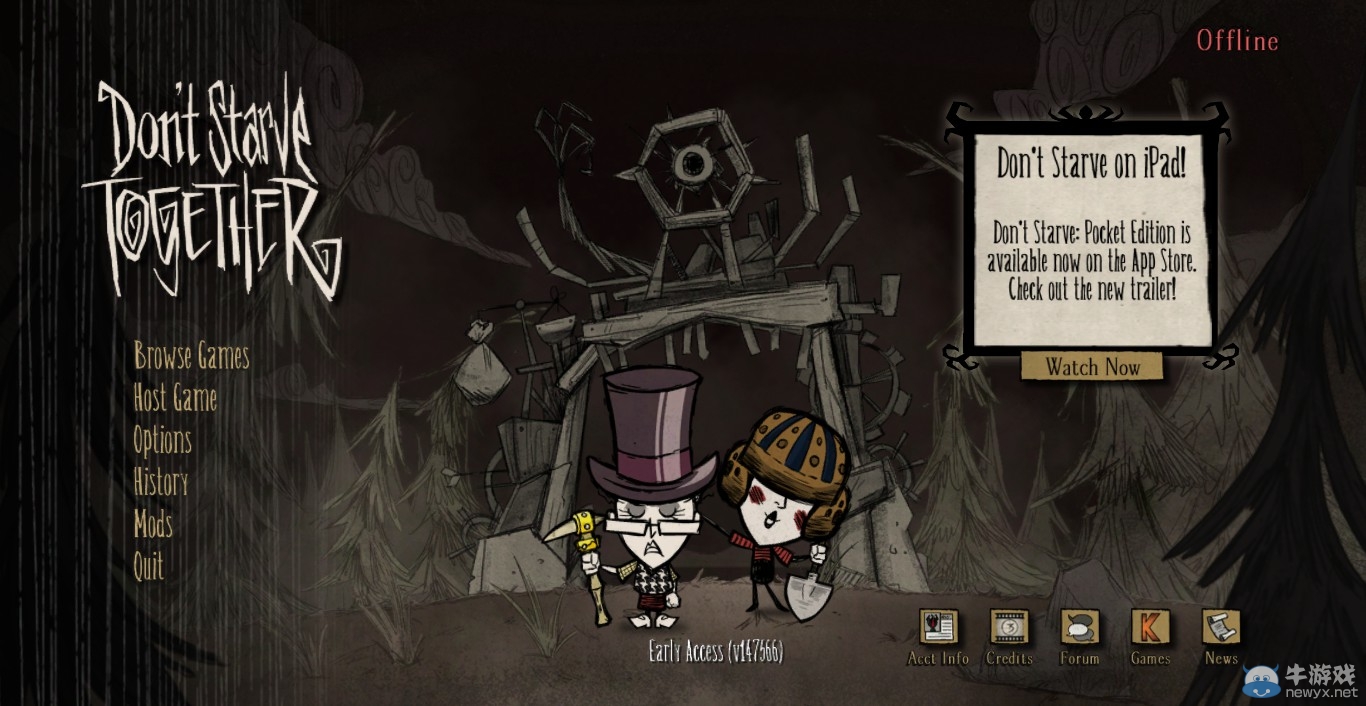Open the Forum speech bubble icon
1366x706 pixels.
[1080, 628]
